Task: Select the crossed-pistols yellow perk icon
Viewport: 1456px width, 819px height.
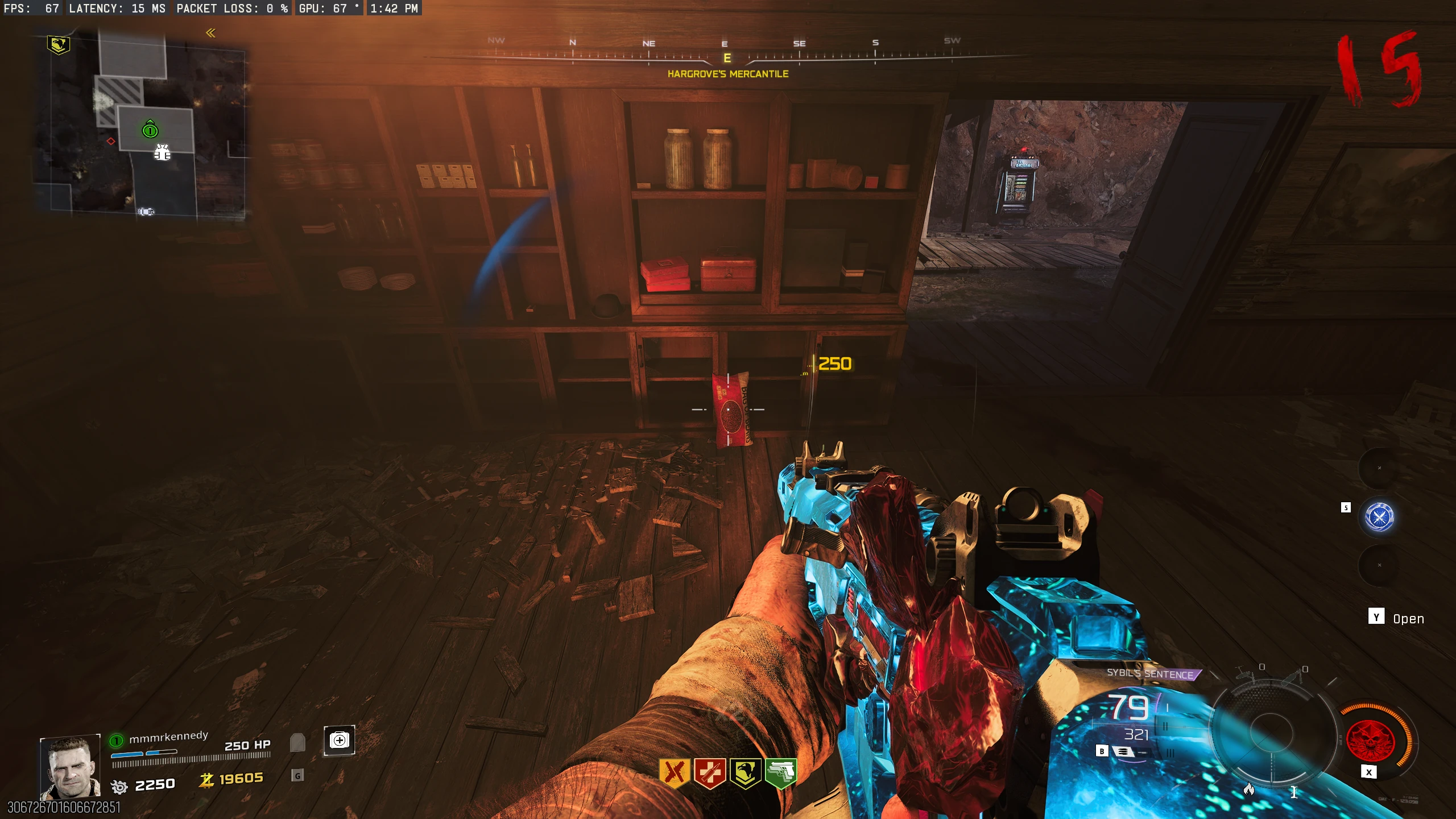Action: (675, 772)
